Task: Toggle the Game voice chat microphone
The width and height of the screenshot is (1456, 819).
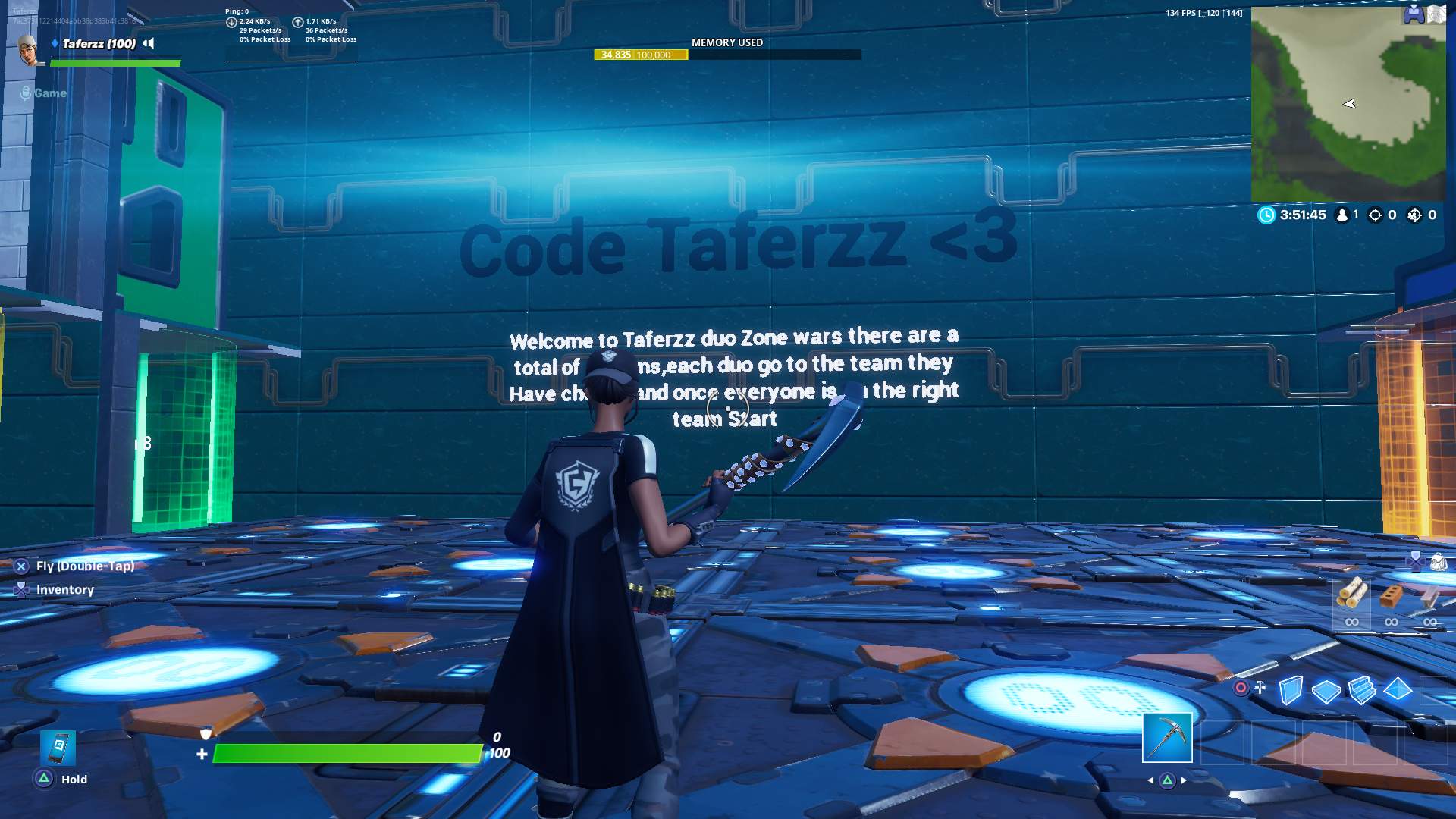Action: coord(25,93)
